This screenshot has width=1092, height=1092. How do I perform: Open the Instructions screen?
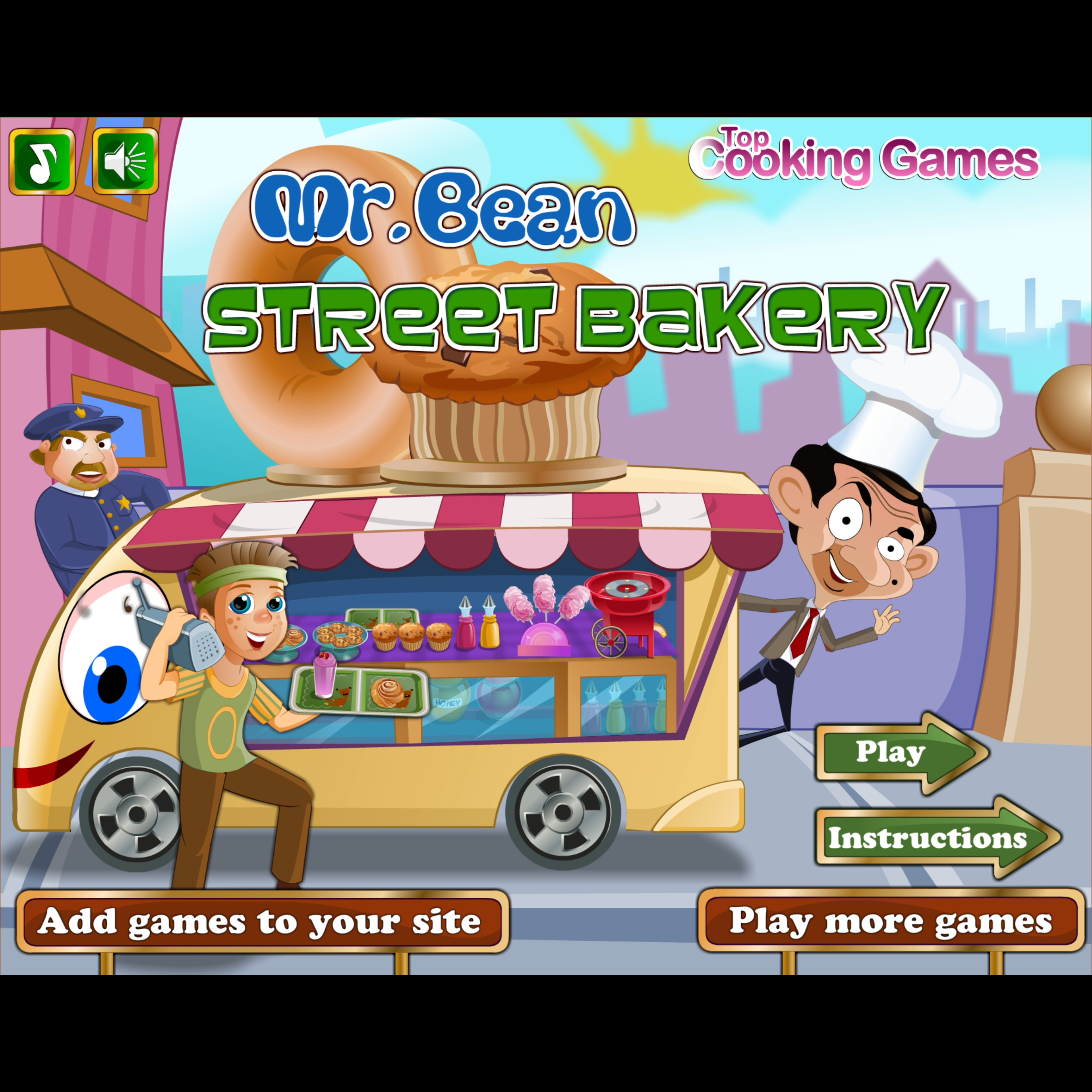click(930, 838)
